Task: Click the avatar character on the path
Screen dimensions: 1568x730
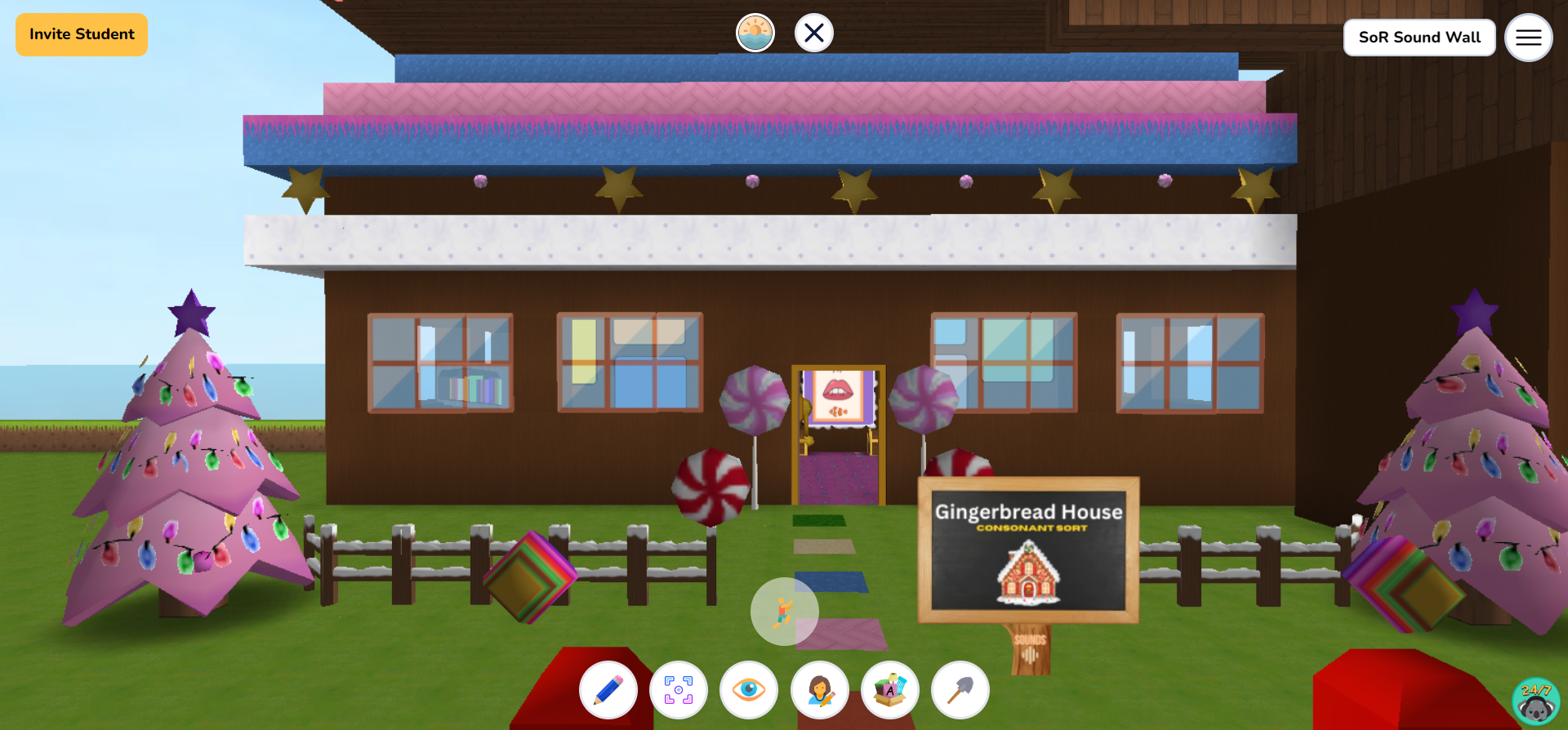Action: pyautogui.click(x=784, y=611)
